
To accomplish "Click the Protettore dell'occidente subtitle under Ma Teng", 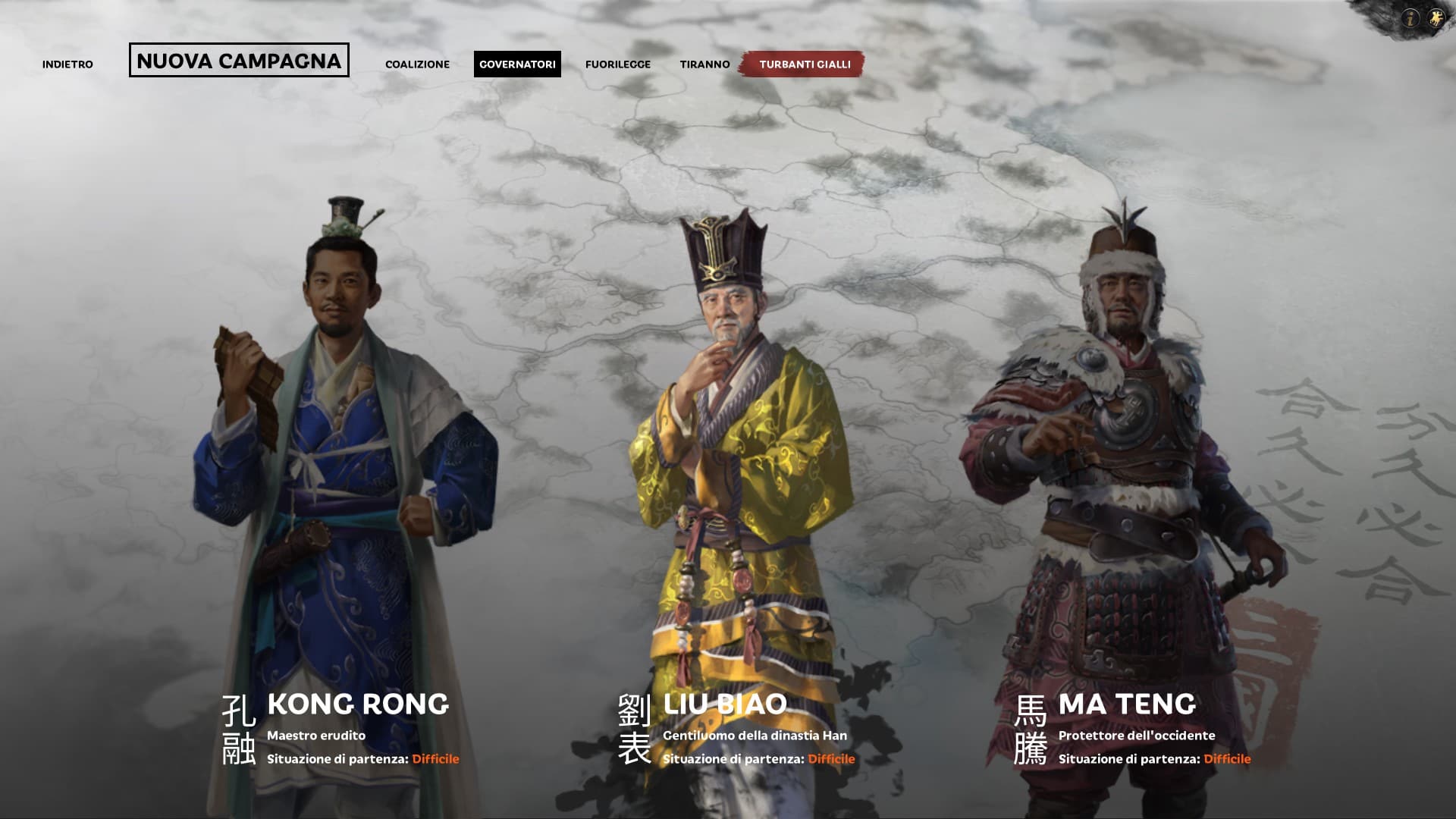I will click(1137, 735).
